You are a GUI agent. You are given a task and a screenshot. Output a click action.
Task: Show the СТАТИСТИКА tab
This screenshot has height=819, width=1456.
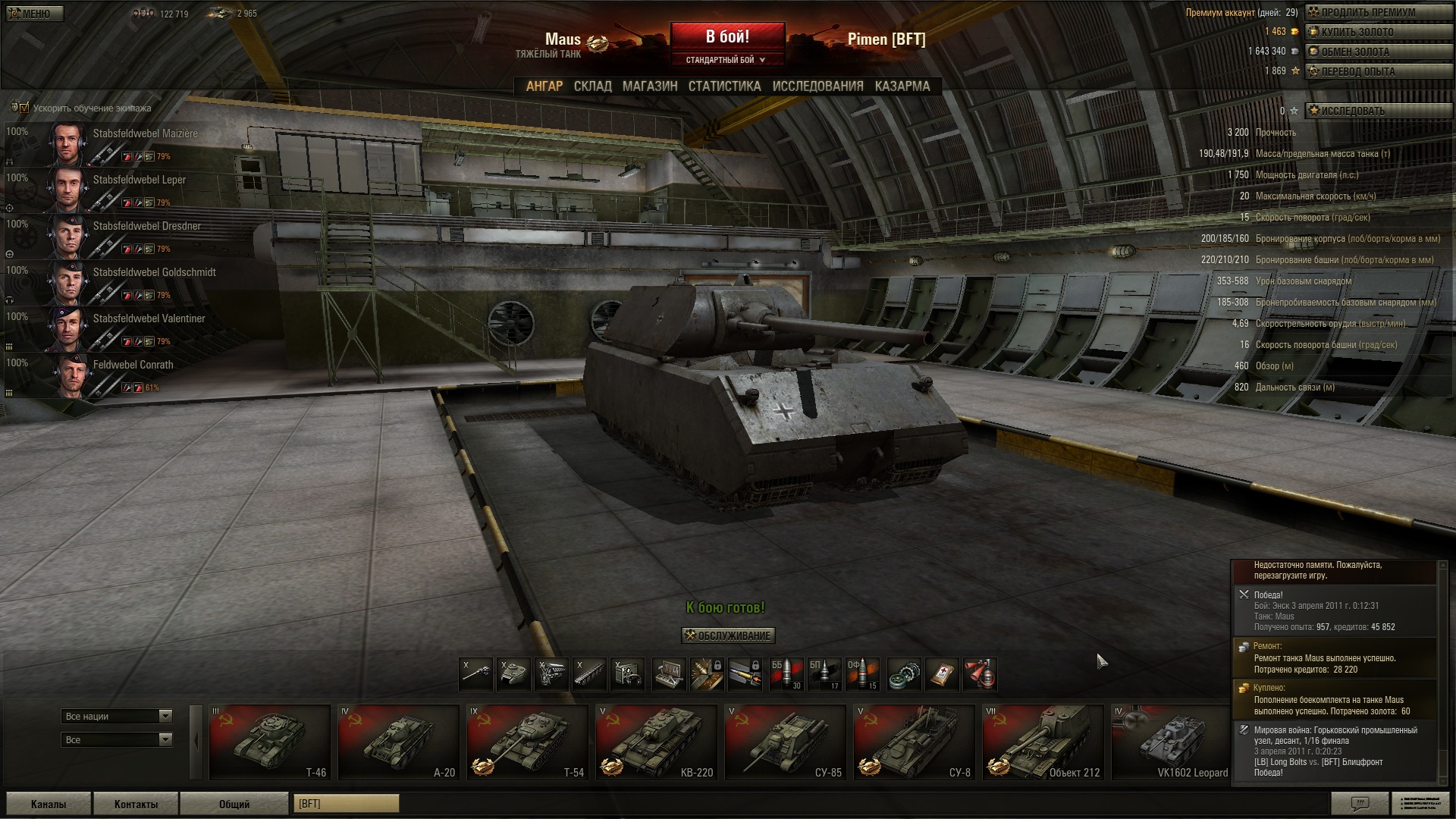tap(724, 86)
